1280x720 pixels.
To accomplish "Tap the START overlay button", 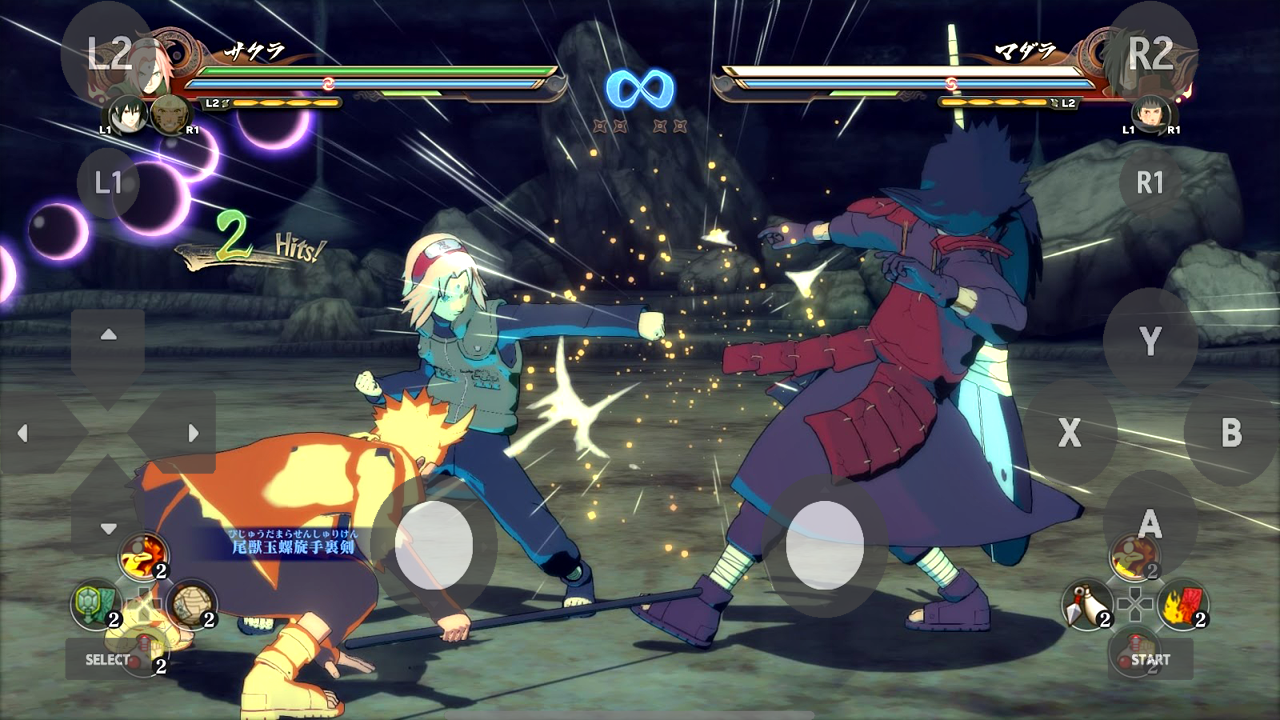I will pos(1150,660).
